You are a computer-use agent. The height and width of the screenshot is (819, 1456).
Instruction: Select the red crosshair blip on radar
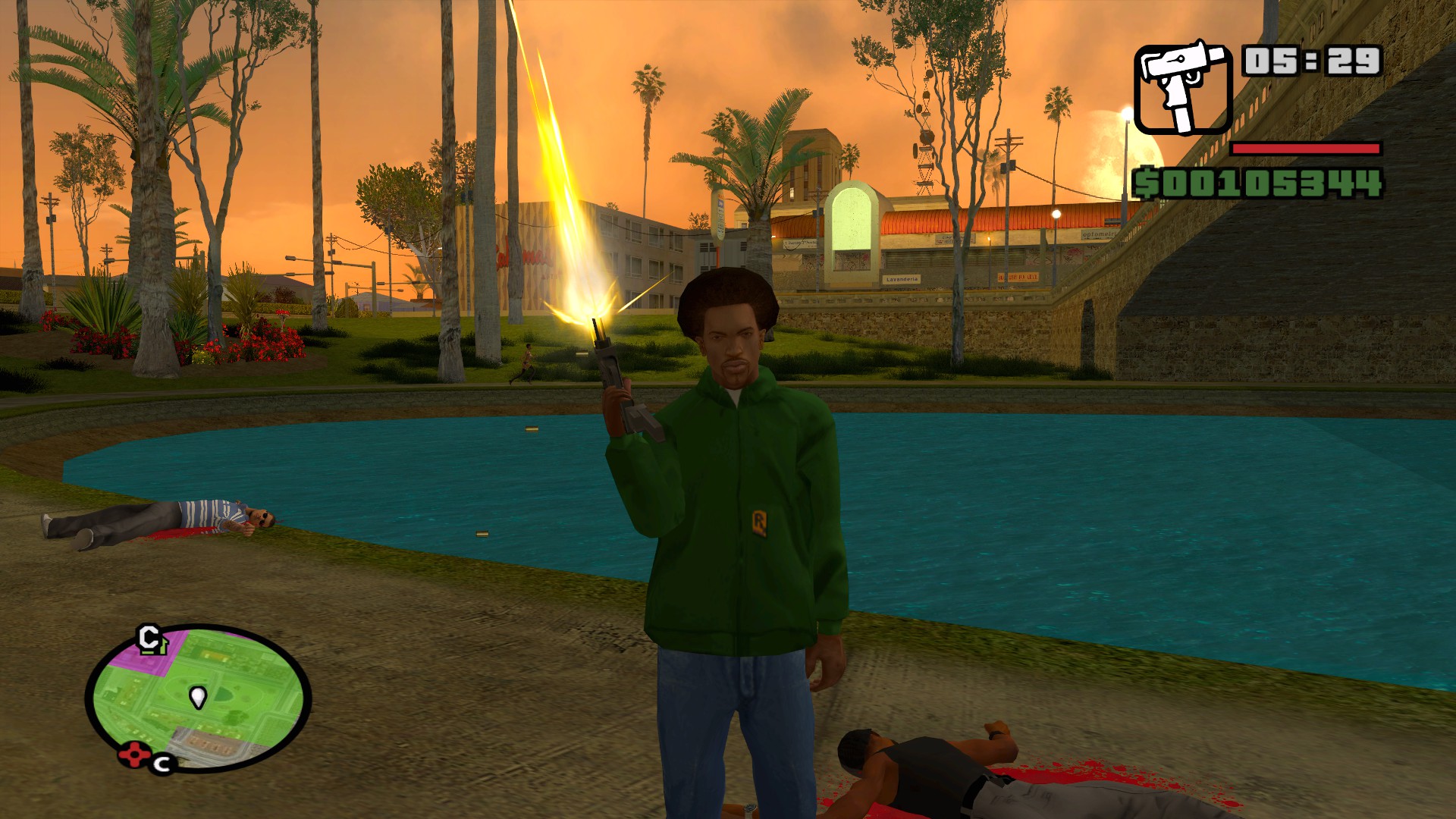pos(133,755)
